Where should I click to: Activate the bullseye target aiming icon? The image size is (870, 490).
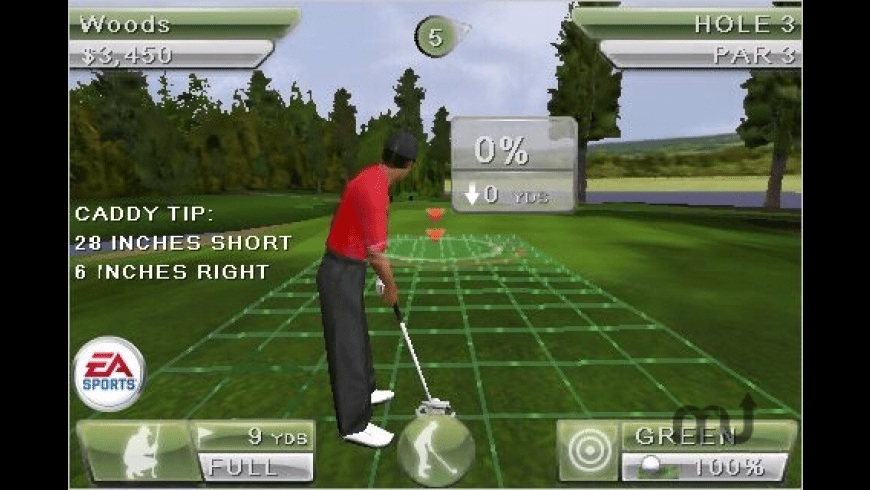[x=588, y=450]
